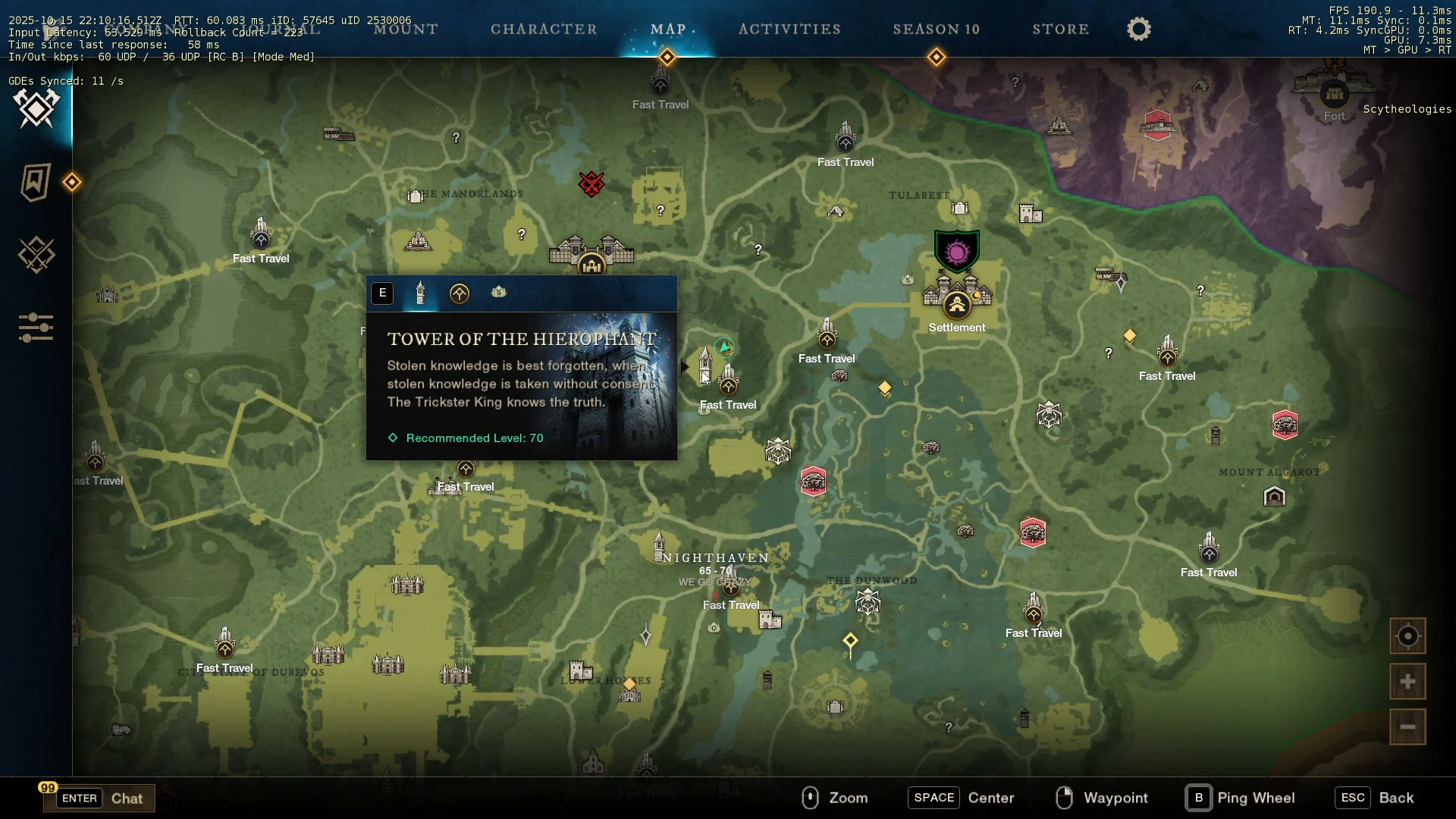Open the banner bookmark side panel
This screenshot has width=1456, height=819.
pyautogui.click(x=36, y=183)
